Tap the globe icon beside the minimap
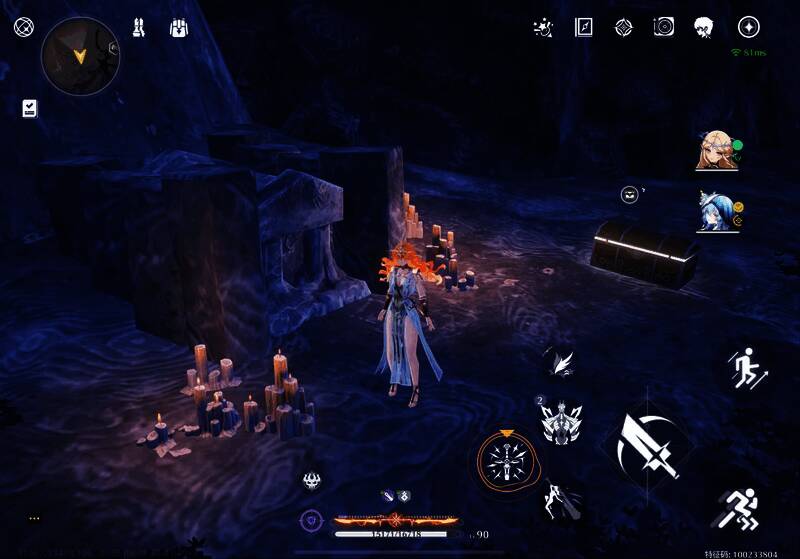The height and width of the screenshot is (559, 800). point(24,27)
